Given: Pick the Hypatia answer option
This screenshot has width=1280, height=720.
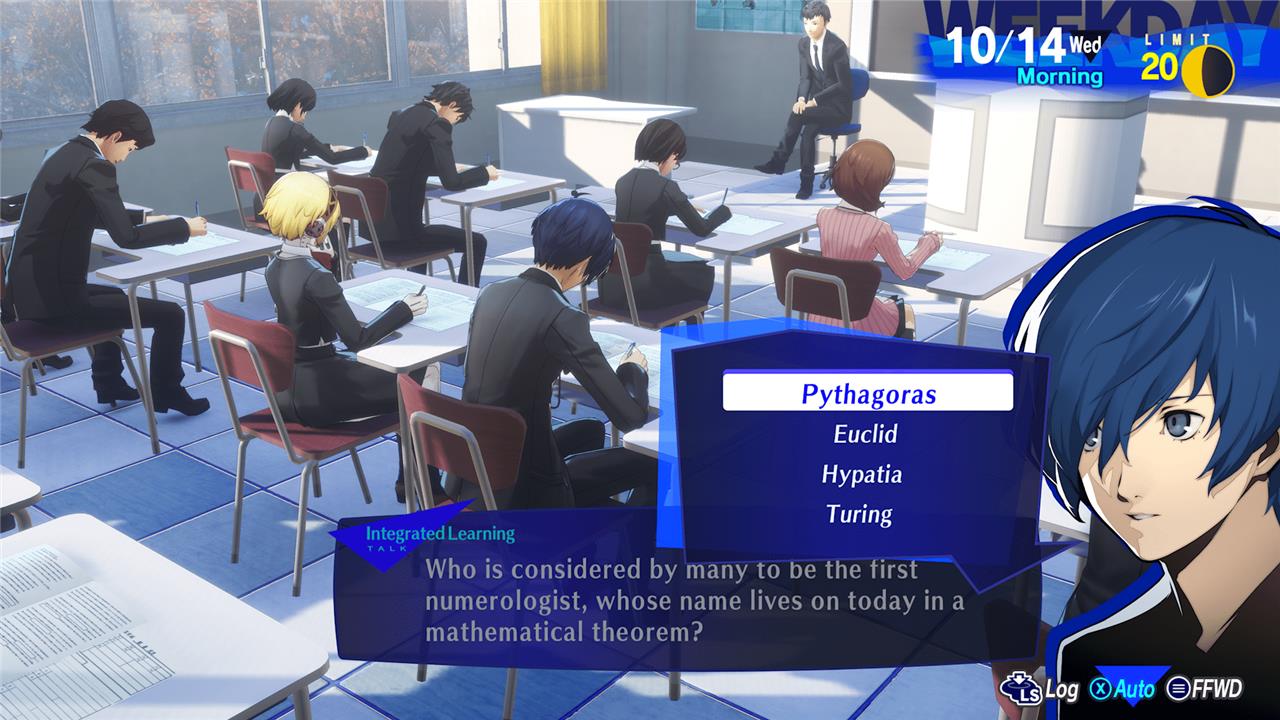Looking at the screenshot, I should (861, 474).
